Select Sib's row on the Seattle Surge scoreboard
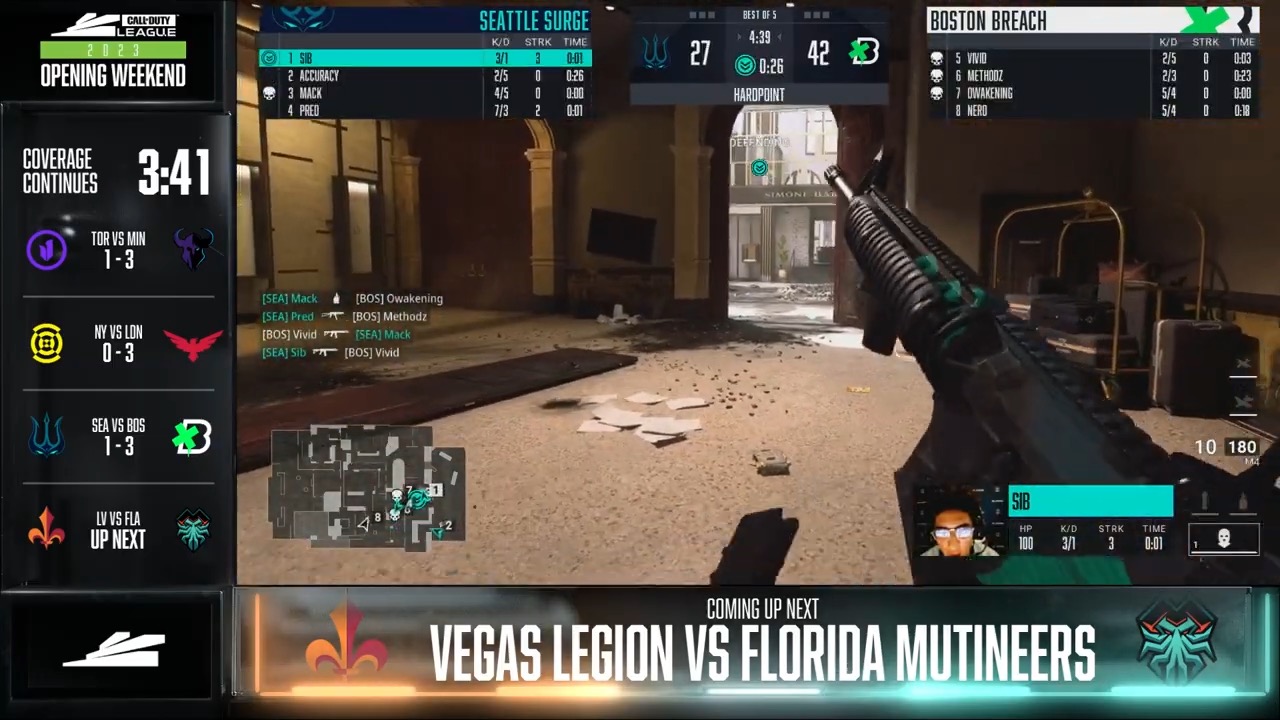The image size is (1280, 720). (x=425, y=59)
